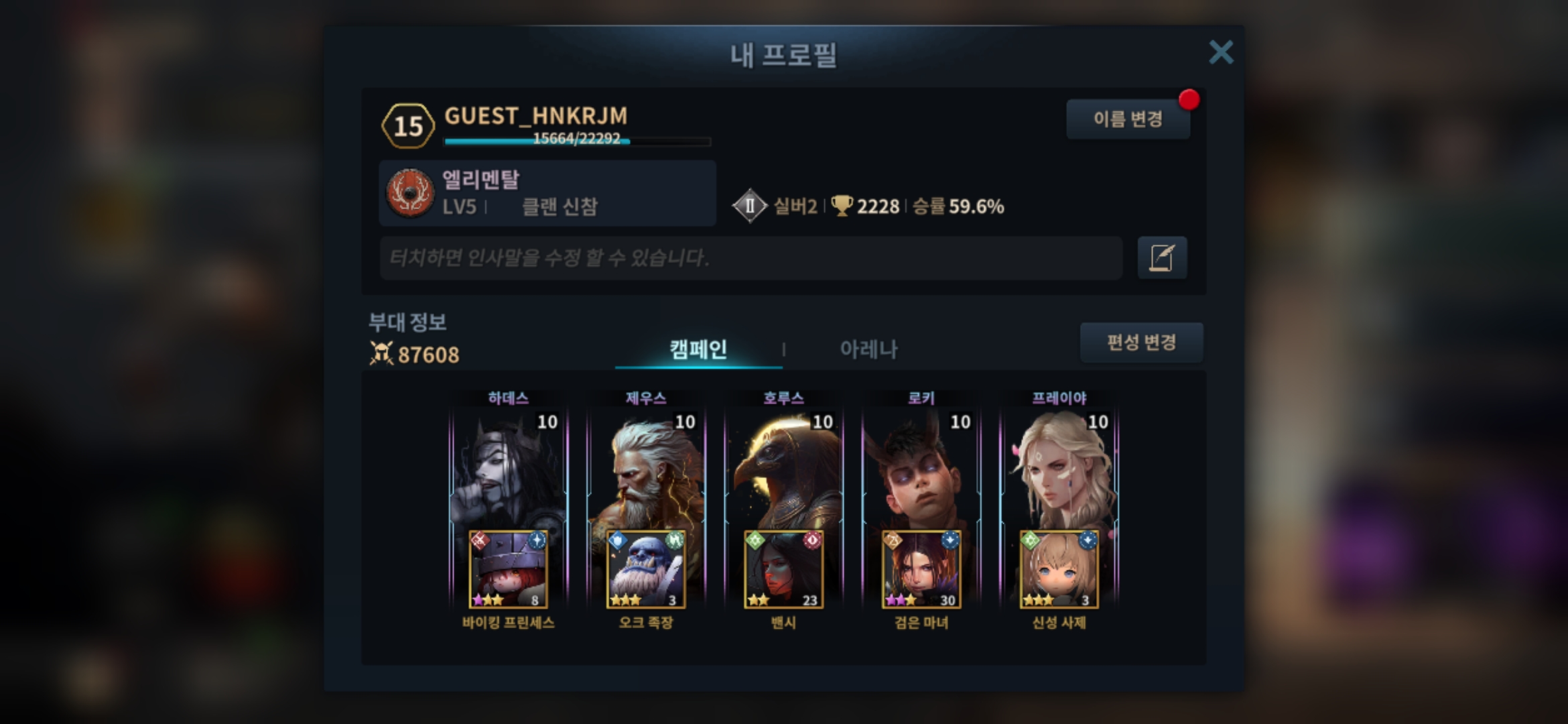The width and height of the screenshot is (1568, 724).
Task: Tap the edit greeting pencil icon
Action: click(1162, 258)
